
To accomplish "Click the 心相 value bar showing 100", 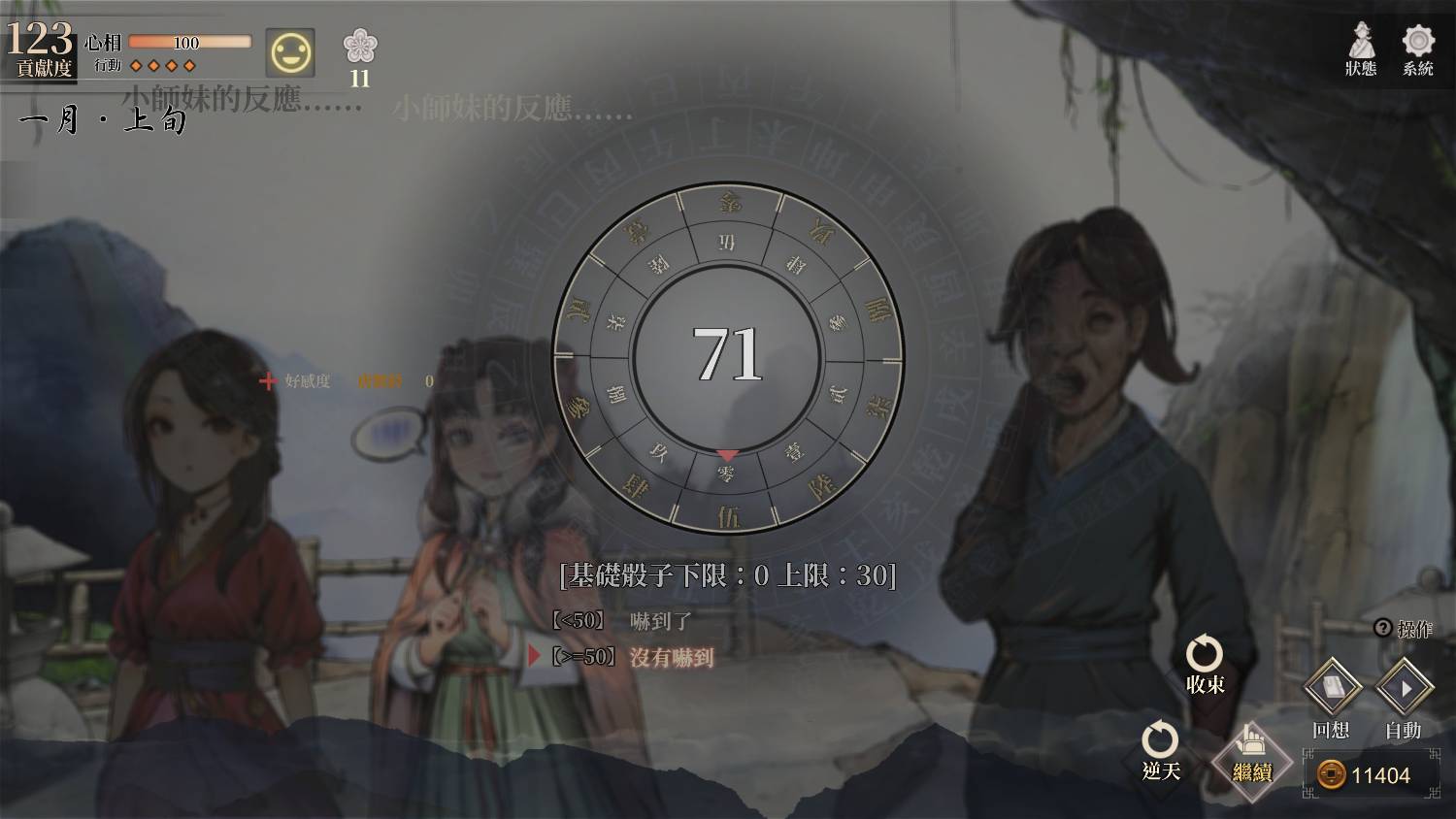I will pyautogui.click(x=190, y=42).
